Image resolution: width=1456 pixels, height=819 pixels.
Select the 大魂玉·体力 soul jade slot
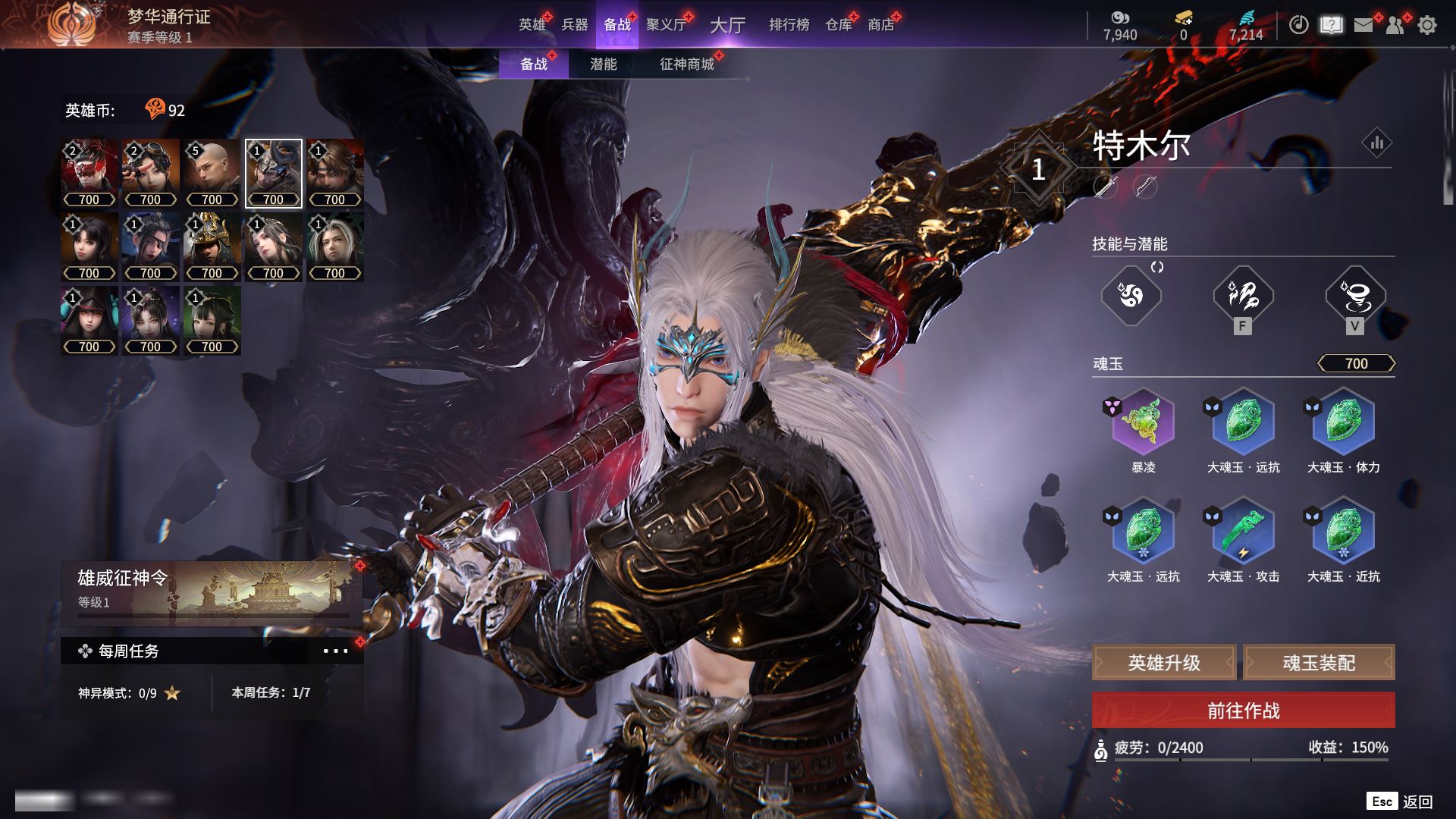(x=1343, y=422)
